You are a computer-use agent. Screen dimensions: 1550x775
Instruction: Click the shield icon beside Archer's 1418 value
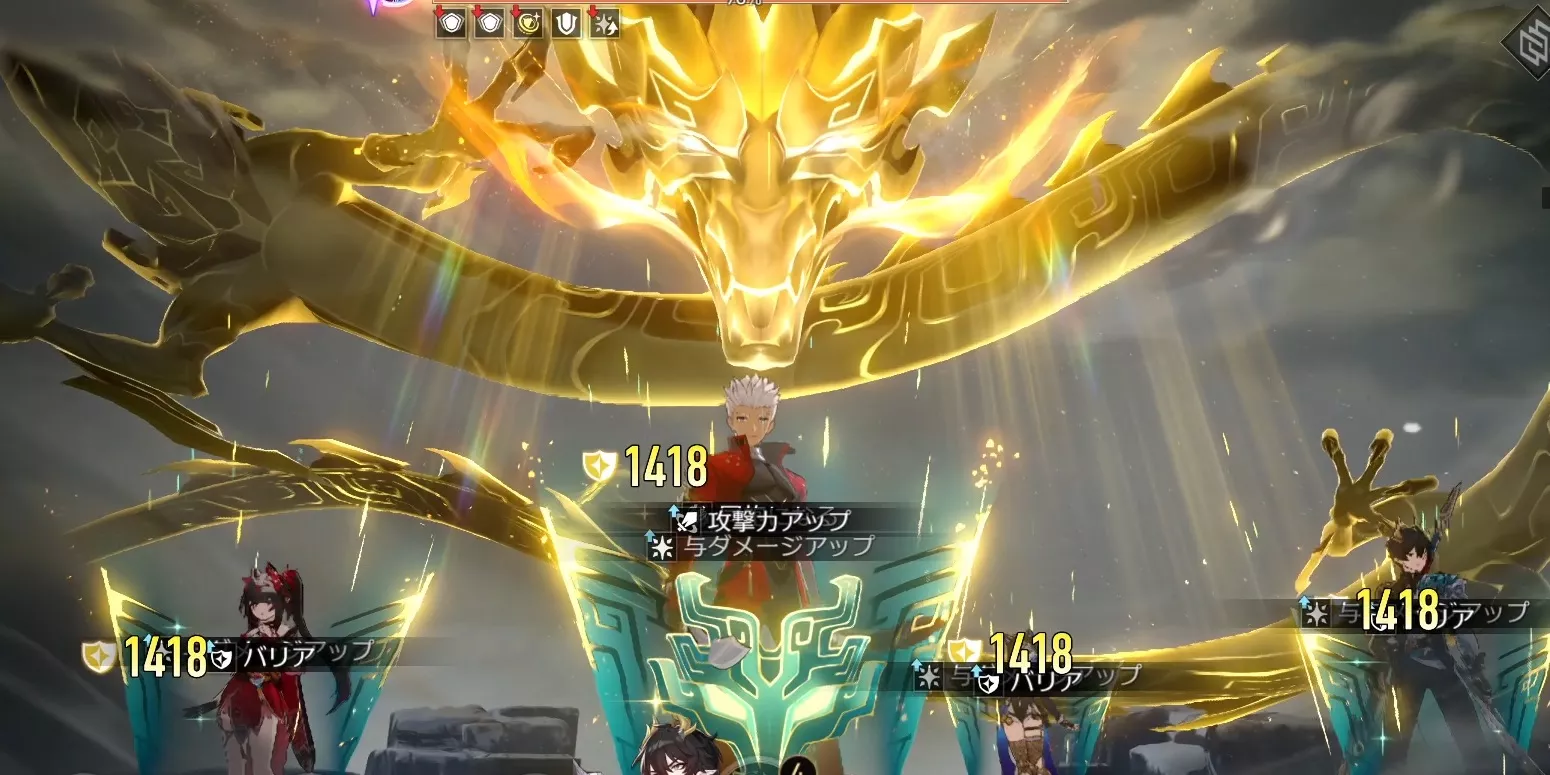click(x=598, y=462)
